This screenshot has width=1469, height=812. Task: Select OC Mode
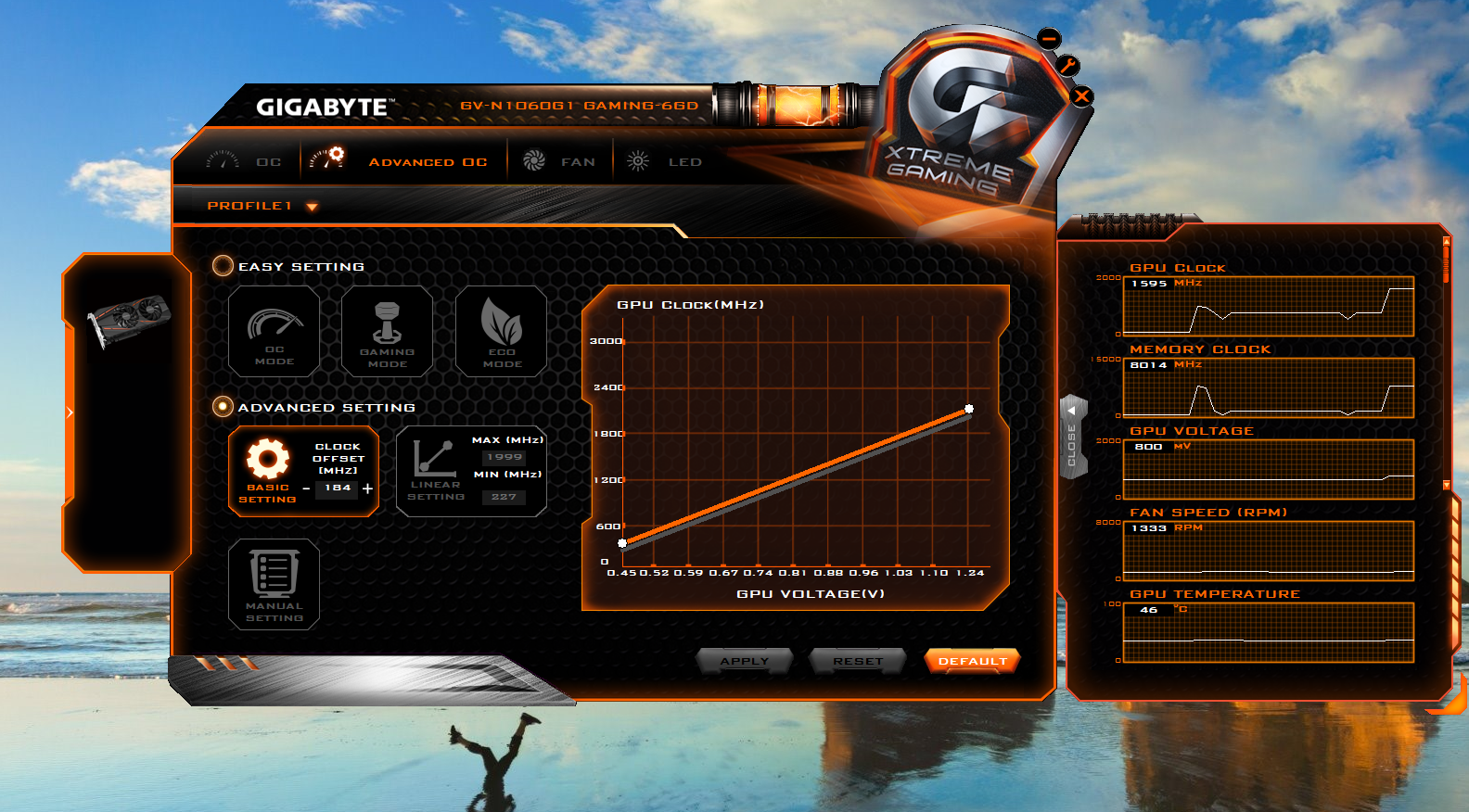click(274, 332)
